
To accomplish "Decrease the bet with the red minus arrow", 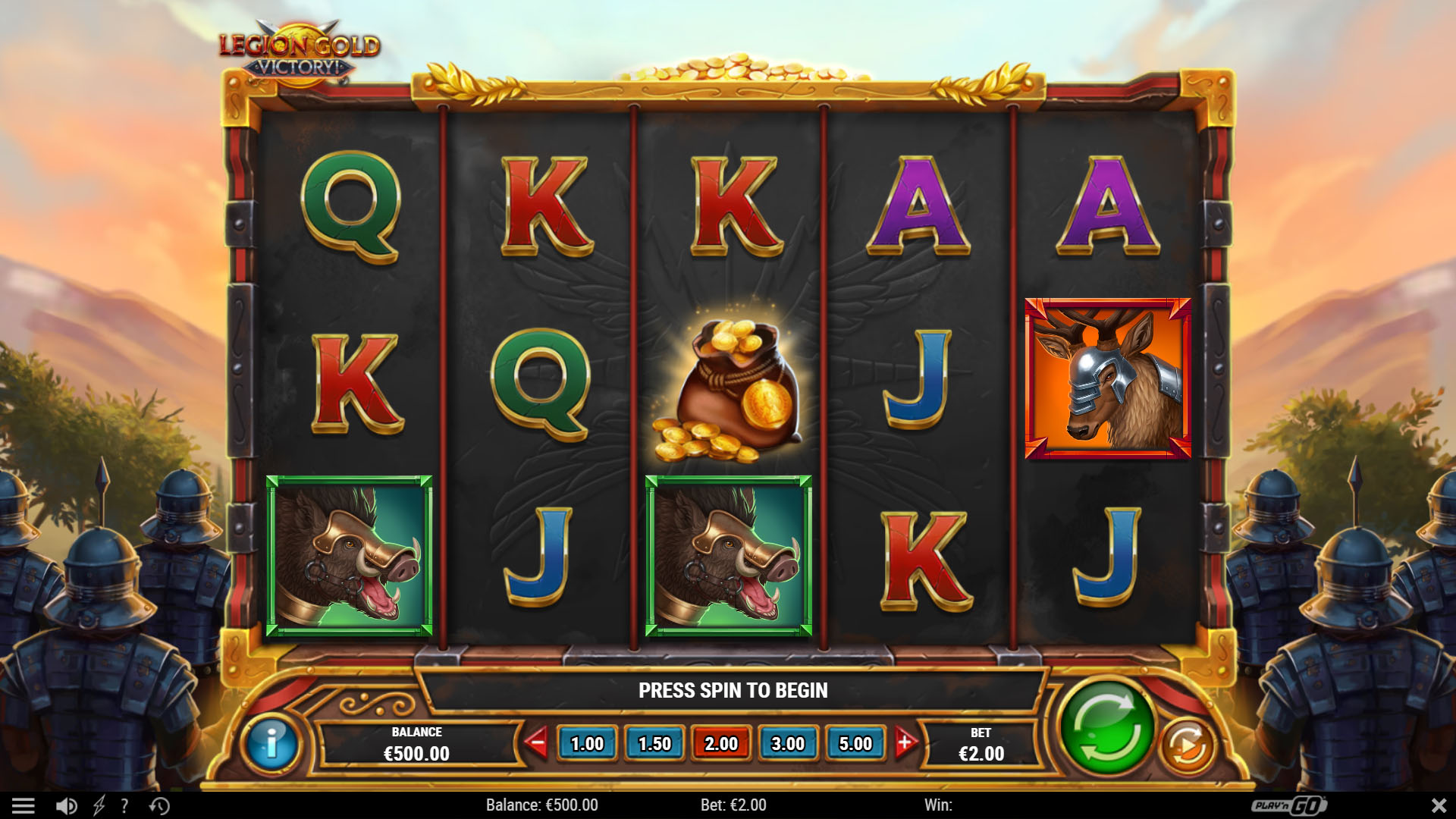I will point(537,743).
